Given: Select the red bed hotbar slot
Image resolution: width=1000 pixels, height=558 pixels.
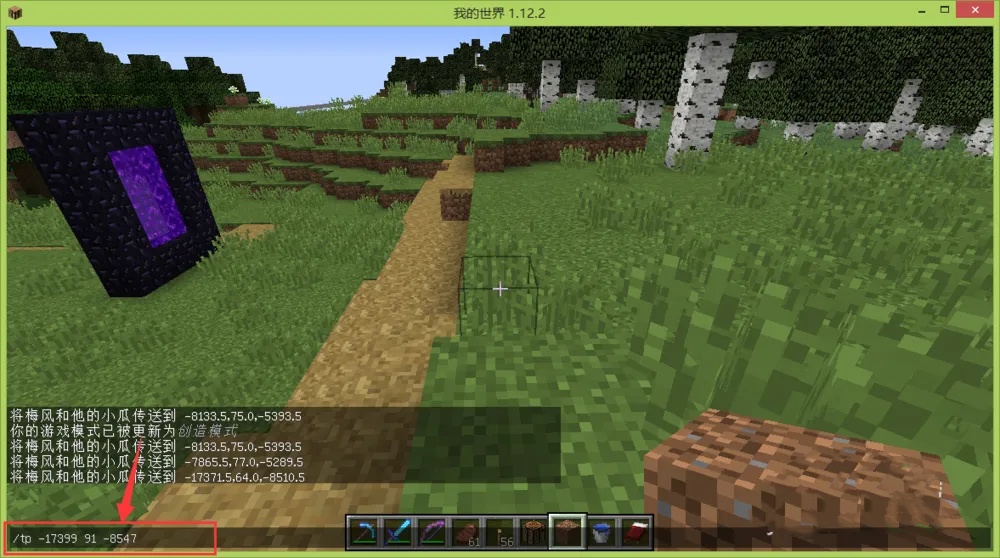Looking at the screenshot, I should pos(637,533).
